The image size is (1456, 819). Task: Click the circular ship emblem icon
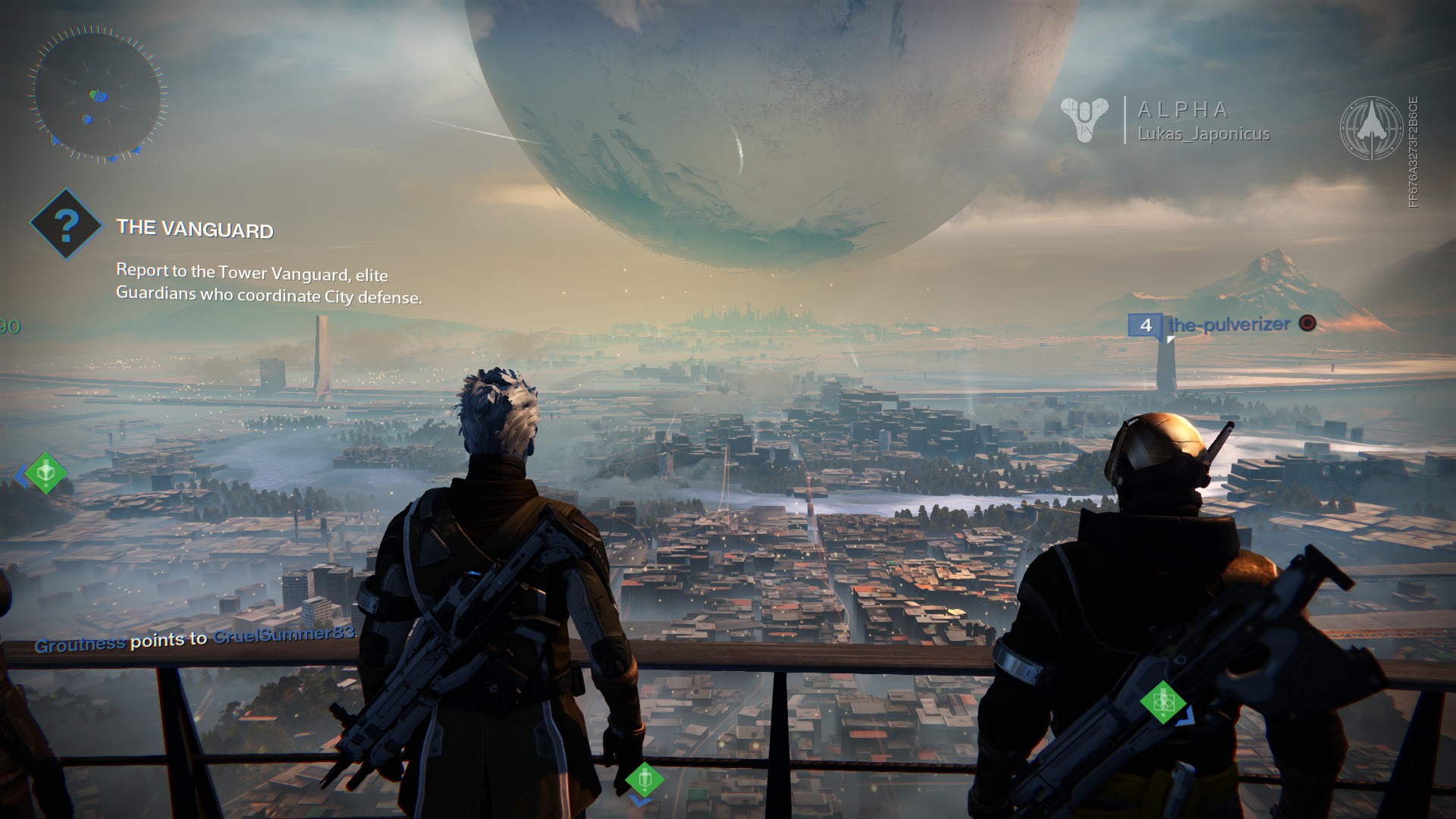click(x=1371, y=128)
